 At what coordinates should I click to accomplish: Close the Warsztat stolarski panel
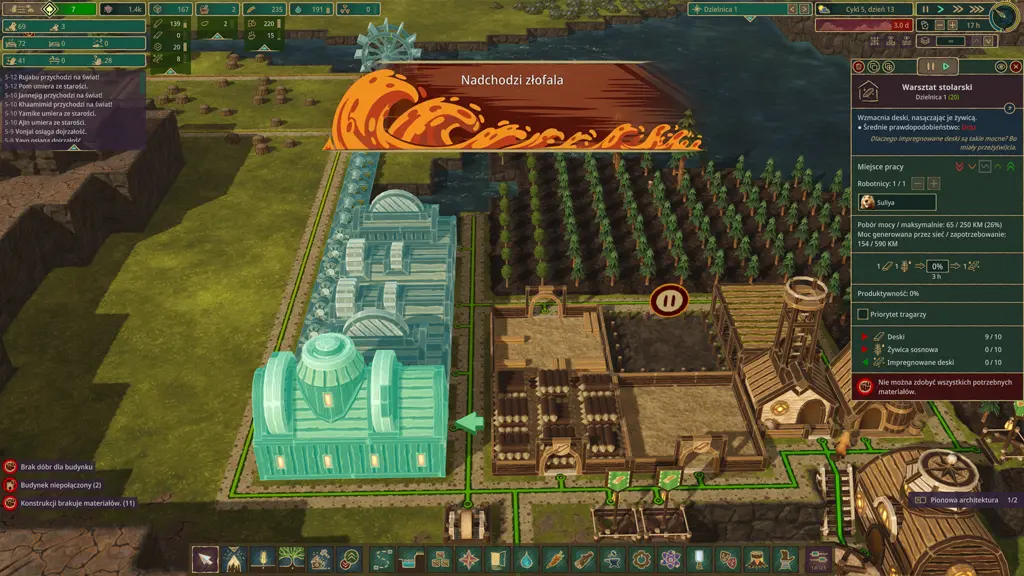pos(1015,66)
